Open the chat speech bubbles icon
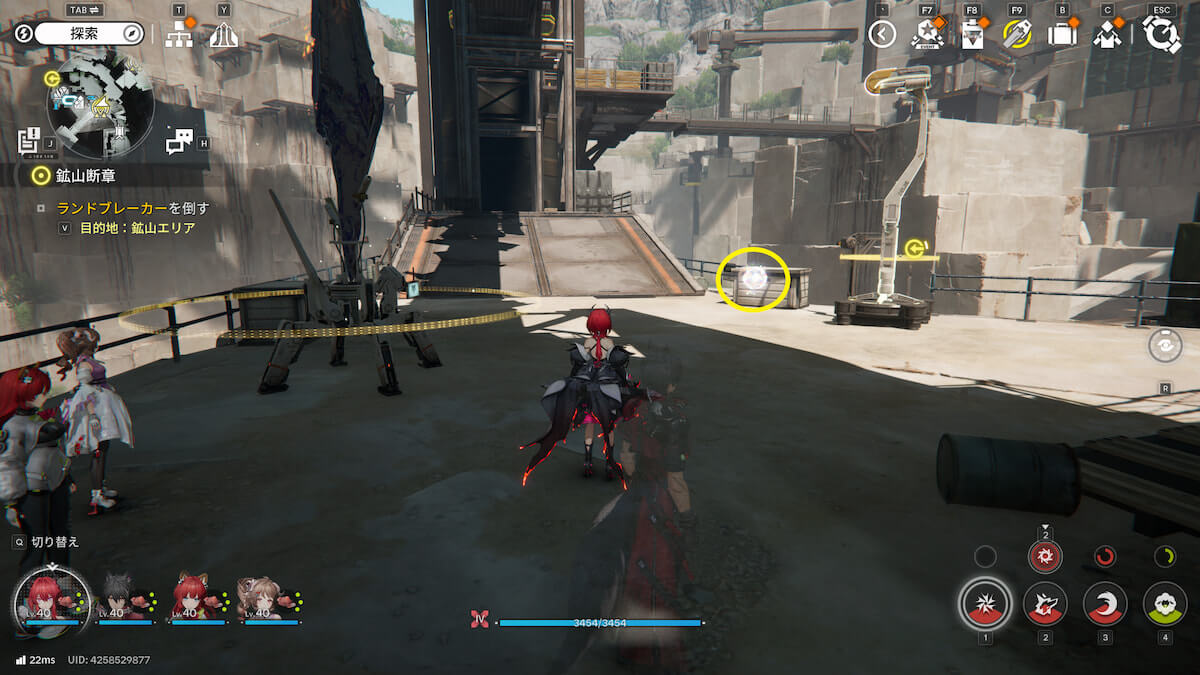Screen dimensions: 1200x675 click(x=179, y=142)
